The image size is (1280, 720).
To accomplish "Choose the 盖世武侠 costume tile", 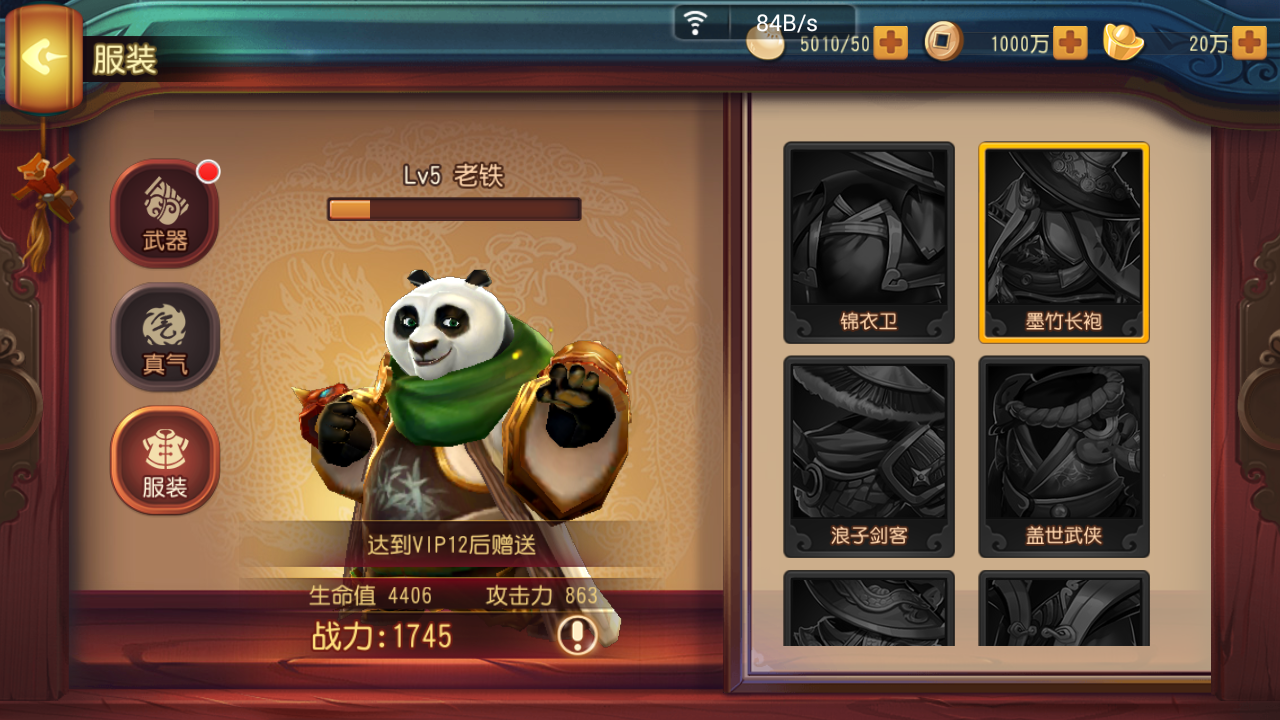I will pos(1064,456).
